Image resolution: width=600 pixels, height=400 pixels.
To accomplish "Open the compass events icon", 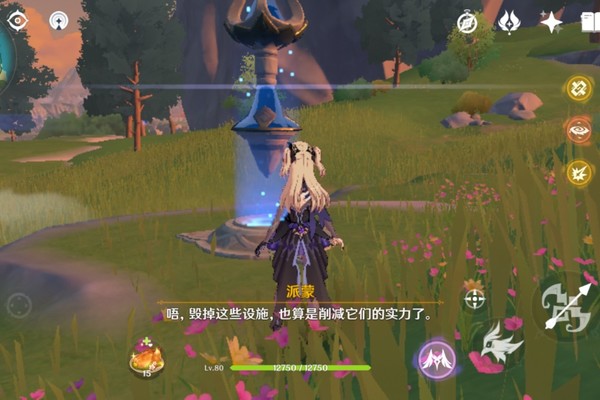I will (x=467, y=21).
